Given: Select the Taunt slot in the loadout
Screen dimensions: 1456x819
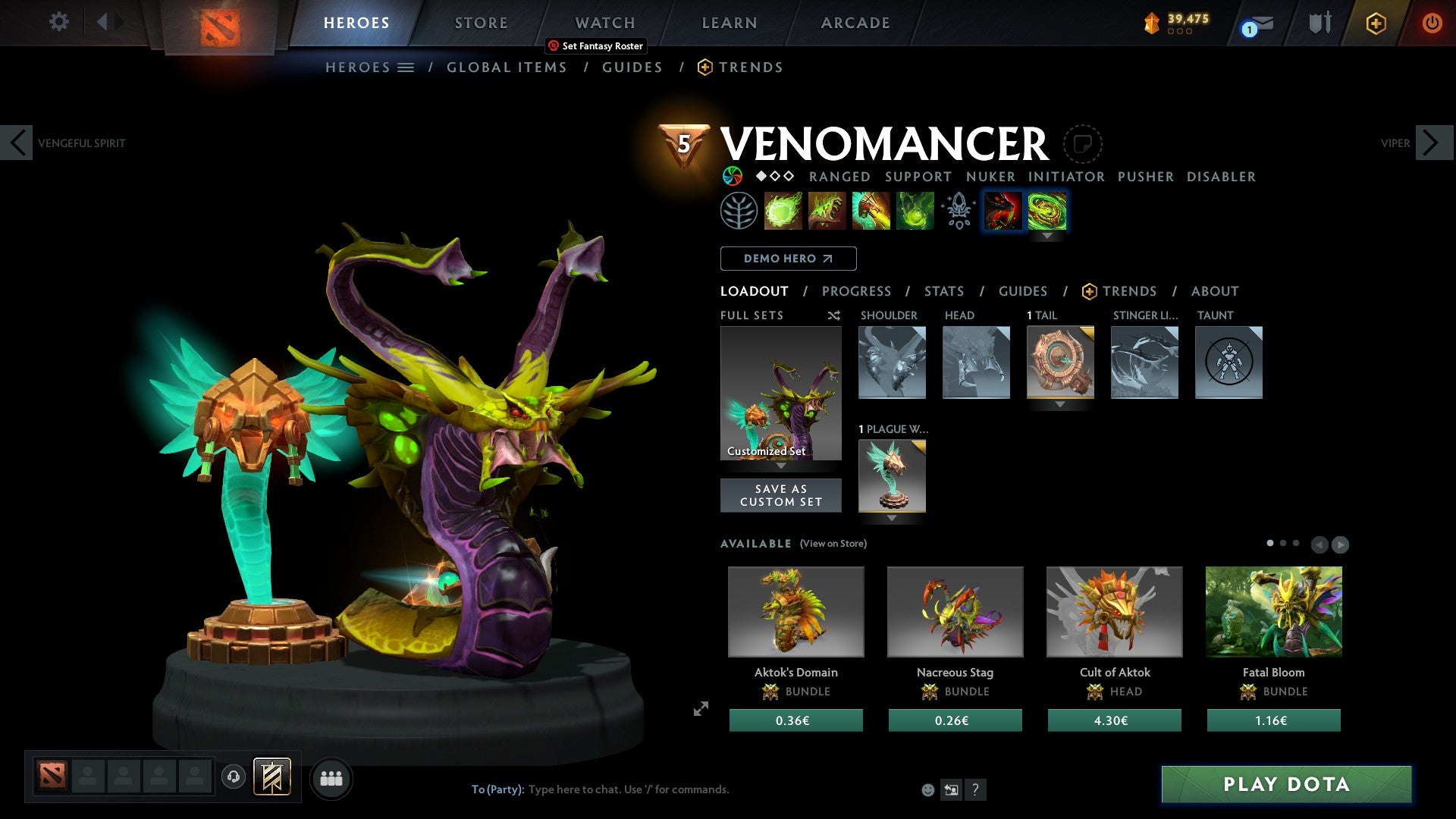Looking at the screenshot, I should click(1228, 362).
